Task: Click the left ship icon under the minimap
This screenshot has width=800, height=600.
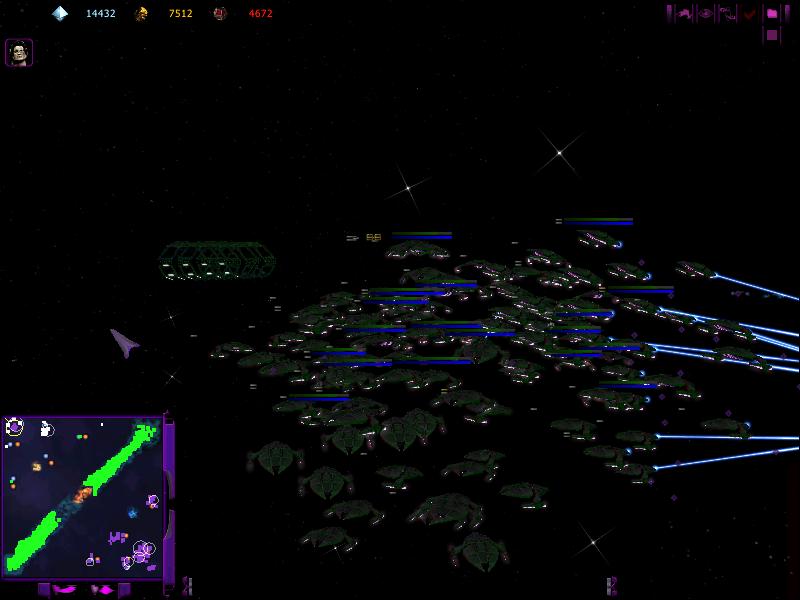Action: click(x=63, y=589)
